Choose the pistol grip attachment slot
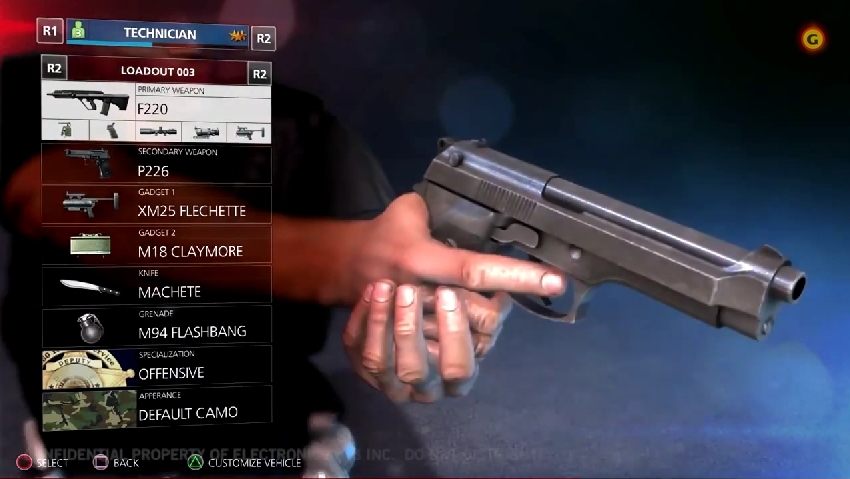Viewport: 850px width, 479px height. click(112, 131)
